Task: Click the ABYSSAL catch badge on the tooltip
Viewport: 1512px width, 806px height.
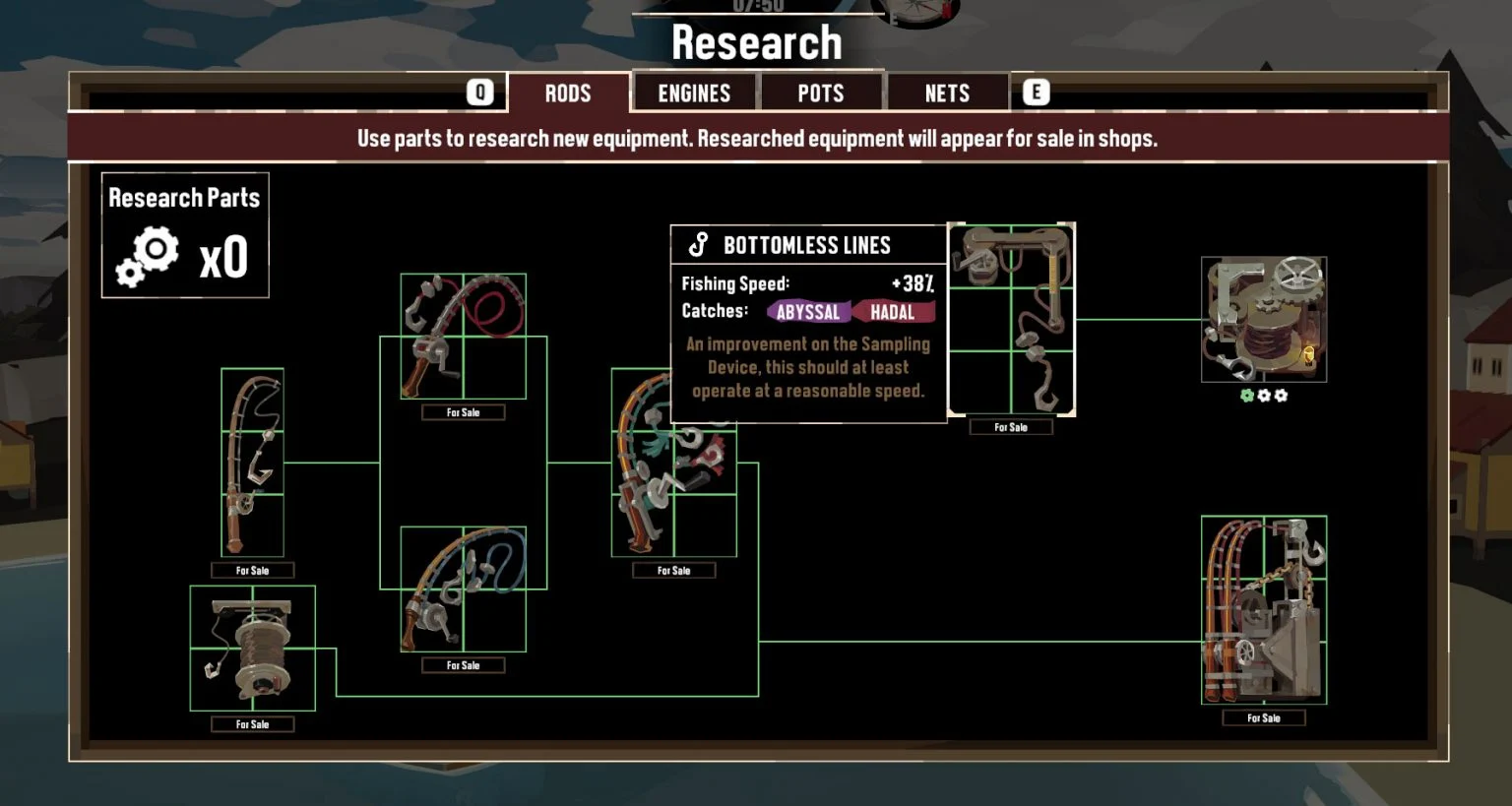Action: (x=807, y=312)
